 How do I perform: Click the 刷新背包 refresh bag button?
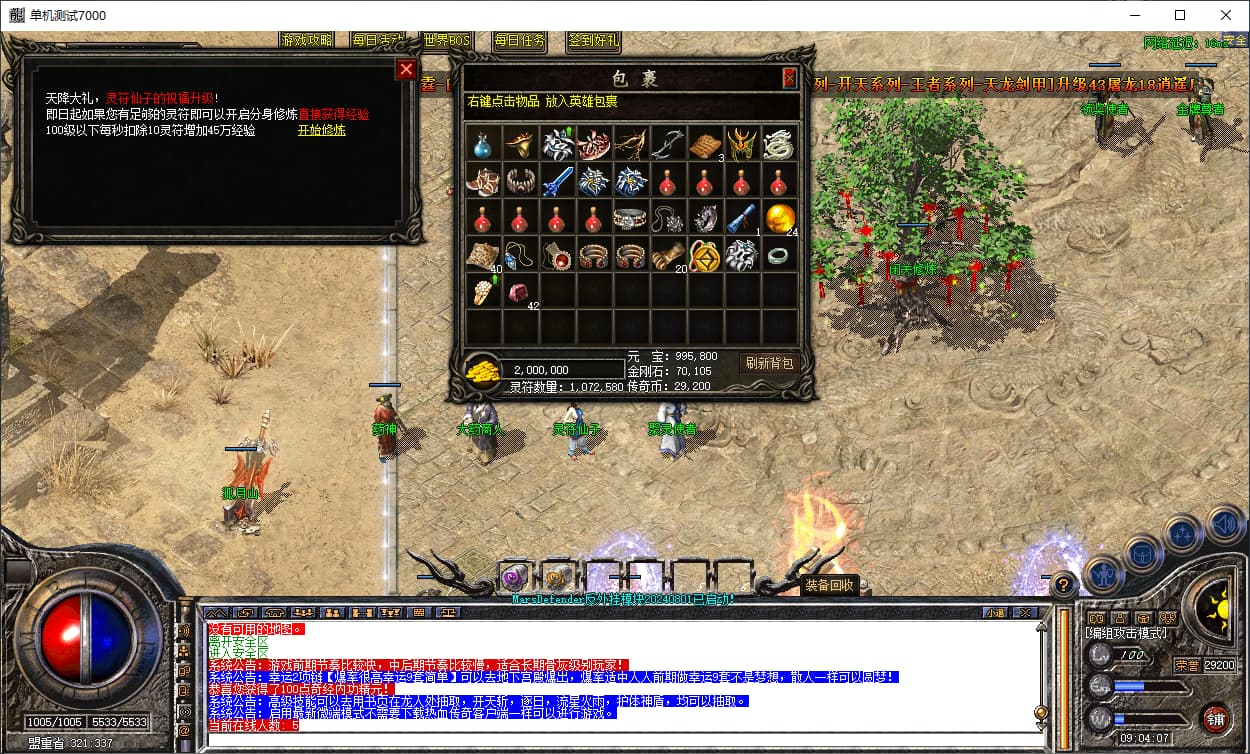pyautogui.click(x=768, y=364)
